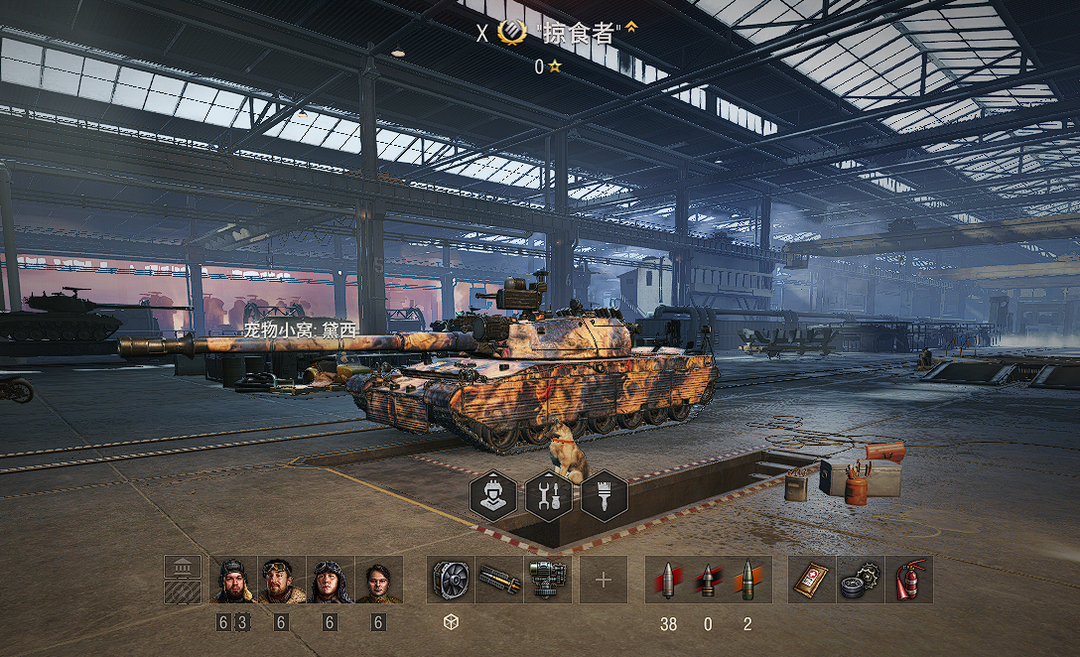Select the shell type with 38 rounds
Image resolution: width=1080 pixels, height=657 pixels.
point(668,580)
